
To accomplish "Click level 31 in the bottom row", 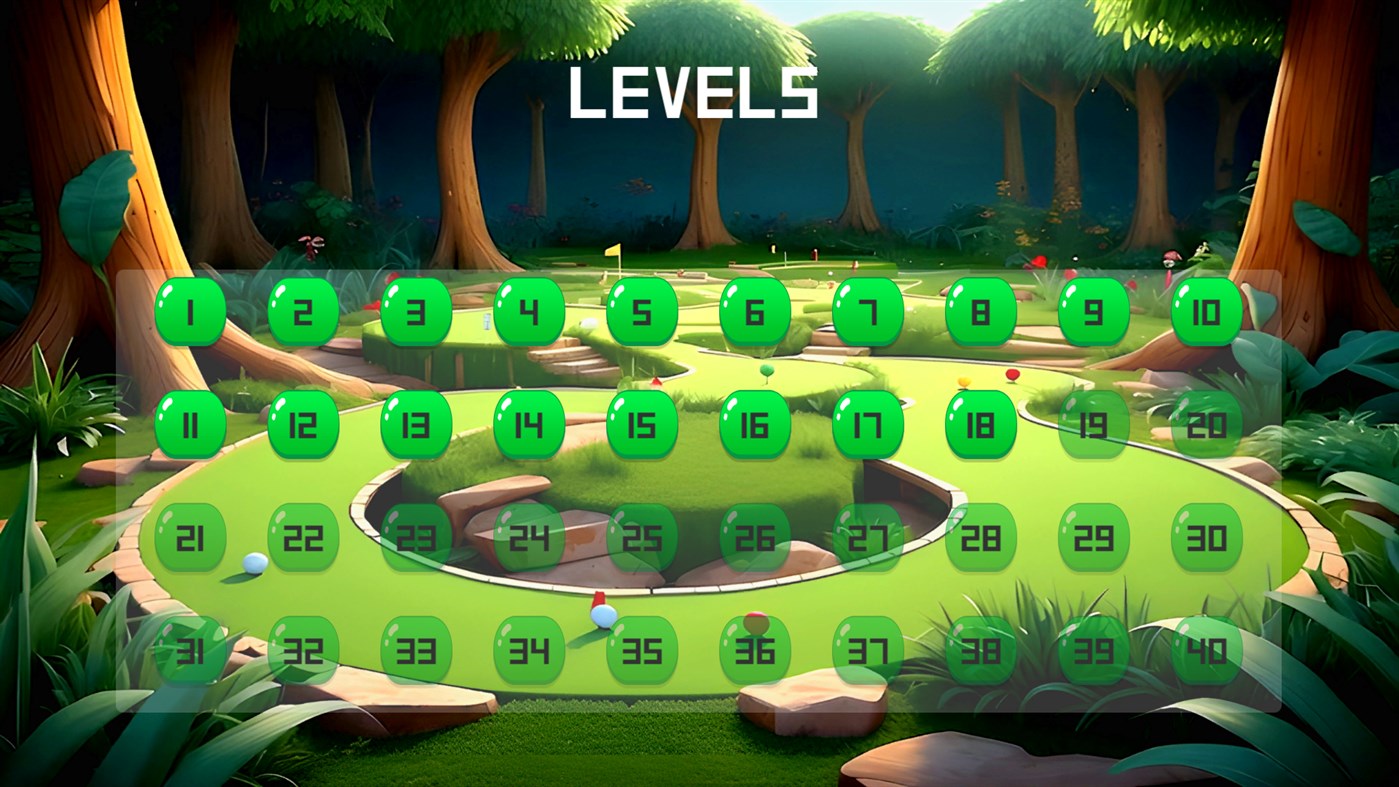I will (x=190, y=650).
